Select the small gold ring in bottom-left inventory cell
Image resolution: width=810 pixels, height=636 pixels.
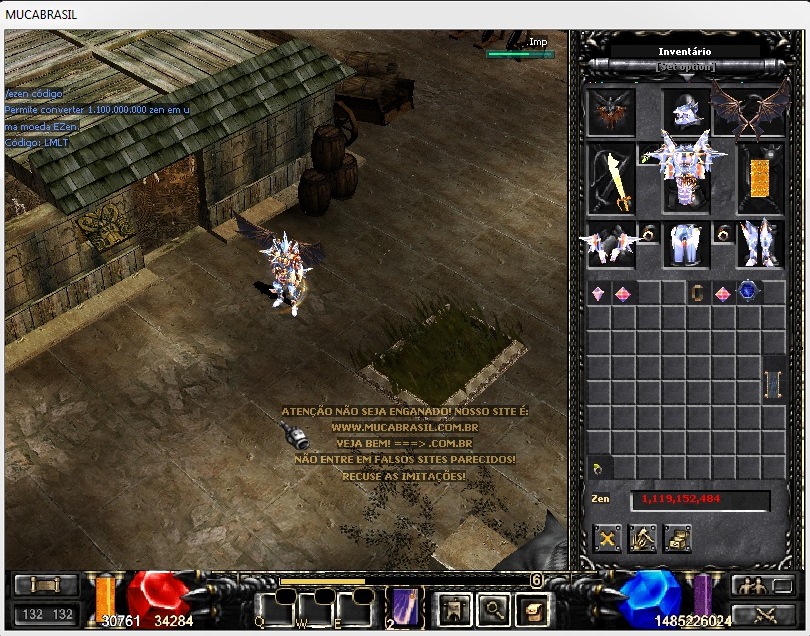pos(597,468)
